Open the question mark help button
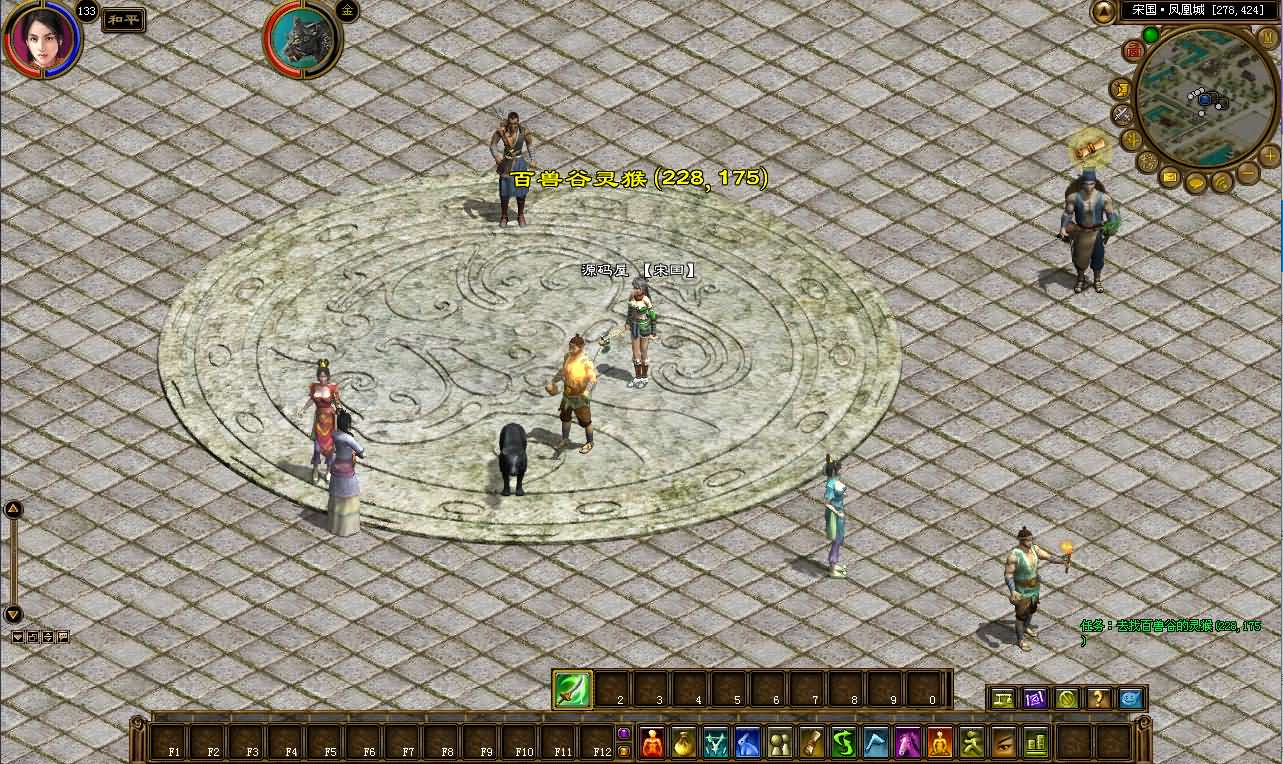Viewport: 1283px width, 764px height. pyautogui.click(x=1099, y=698)
